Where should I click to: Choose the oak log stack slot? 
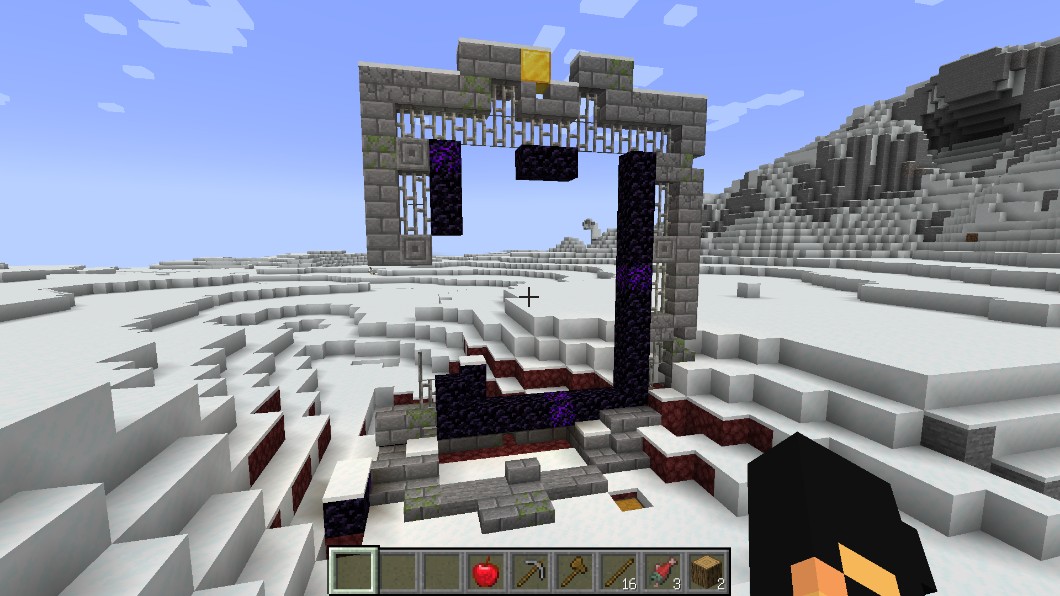tap(705, 572)
